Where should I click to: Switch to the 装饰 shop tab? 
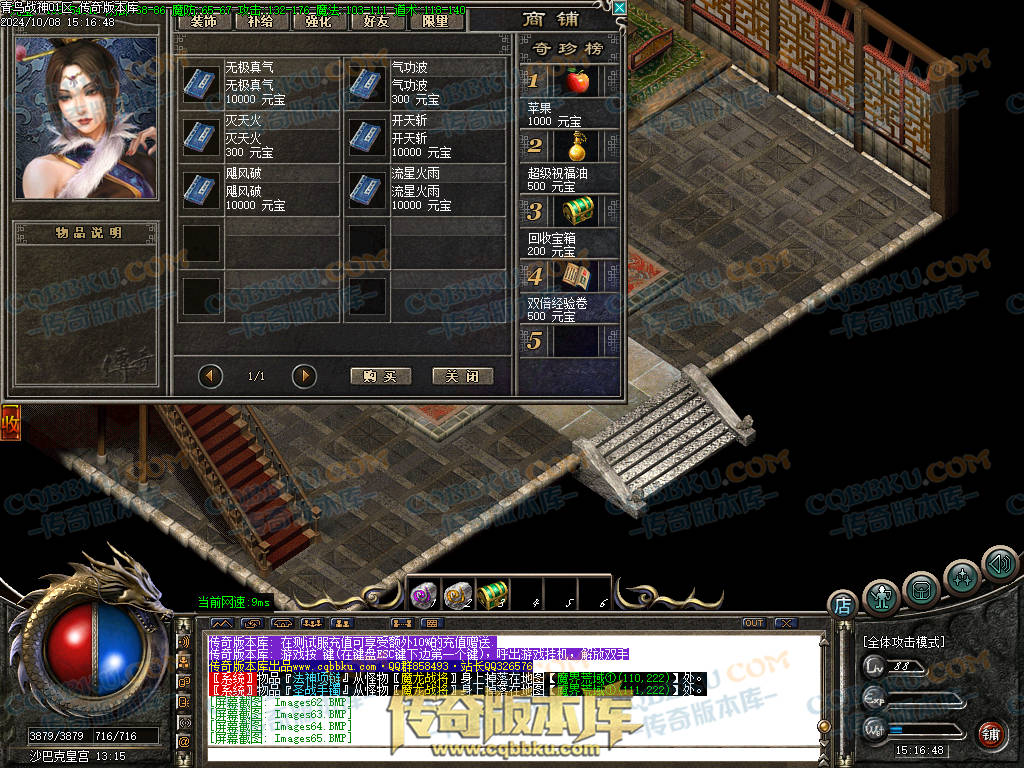coord(204,20)
